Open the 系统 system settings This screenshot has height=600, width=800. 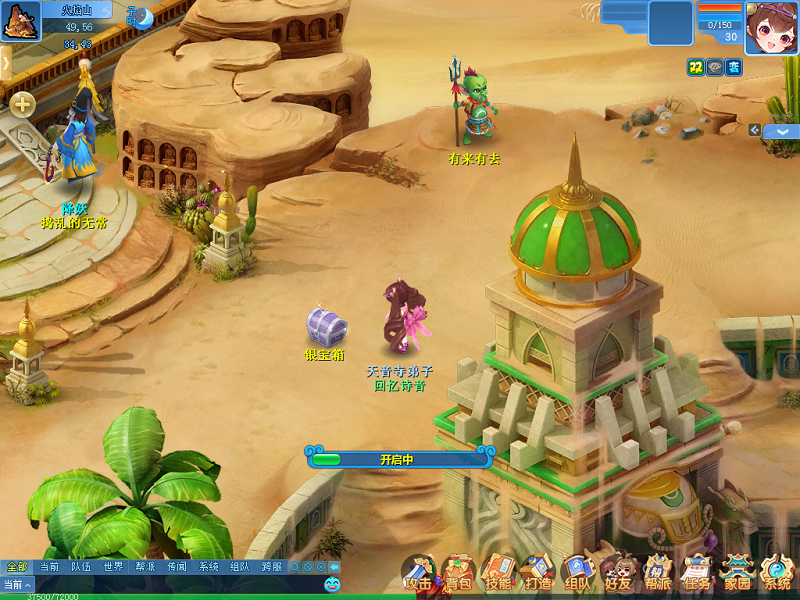coord(777,574)
